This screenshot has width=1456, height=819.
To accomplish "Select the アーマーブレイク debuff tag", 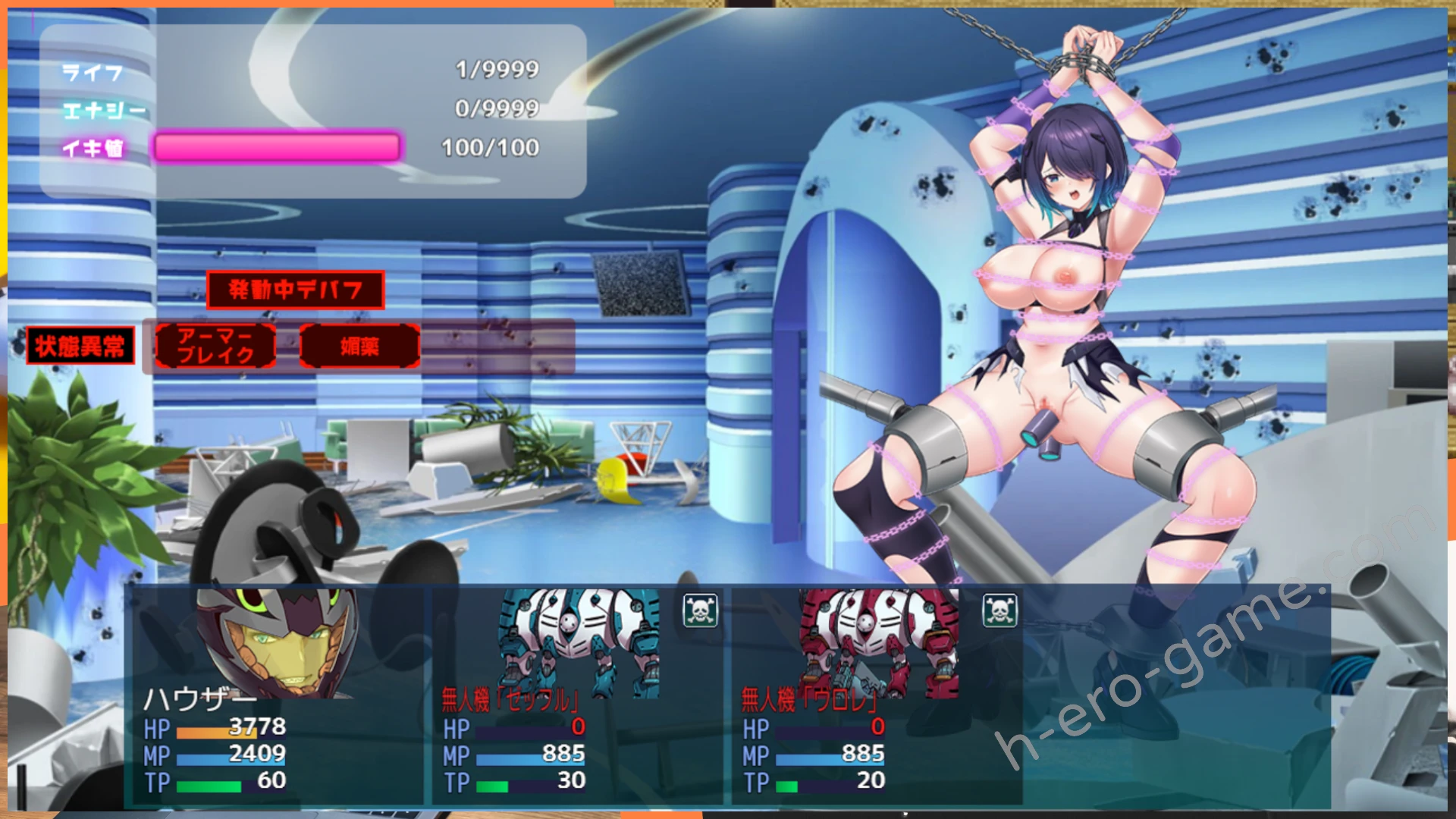I will click(x=215, y=347).
